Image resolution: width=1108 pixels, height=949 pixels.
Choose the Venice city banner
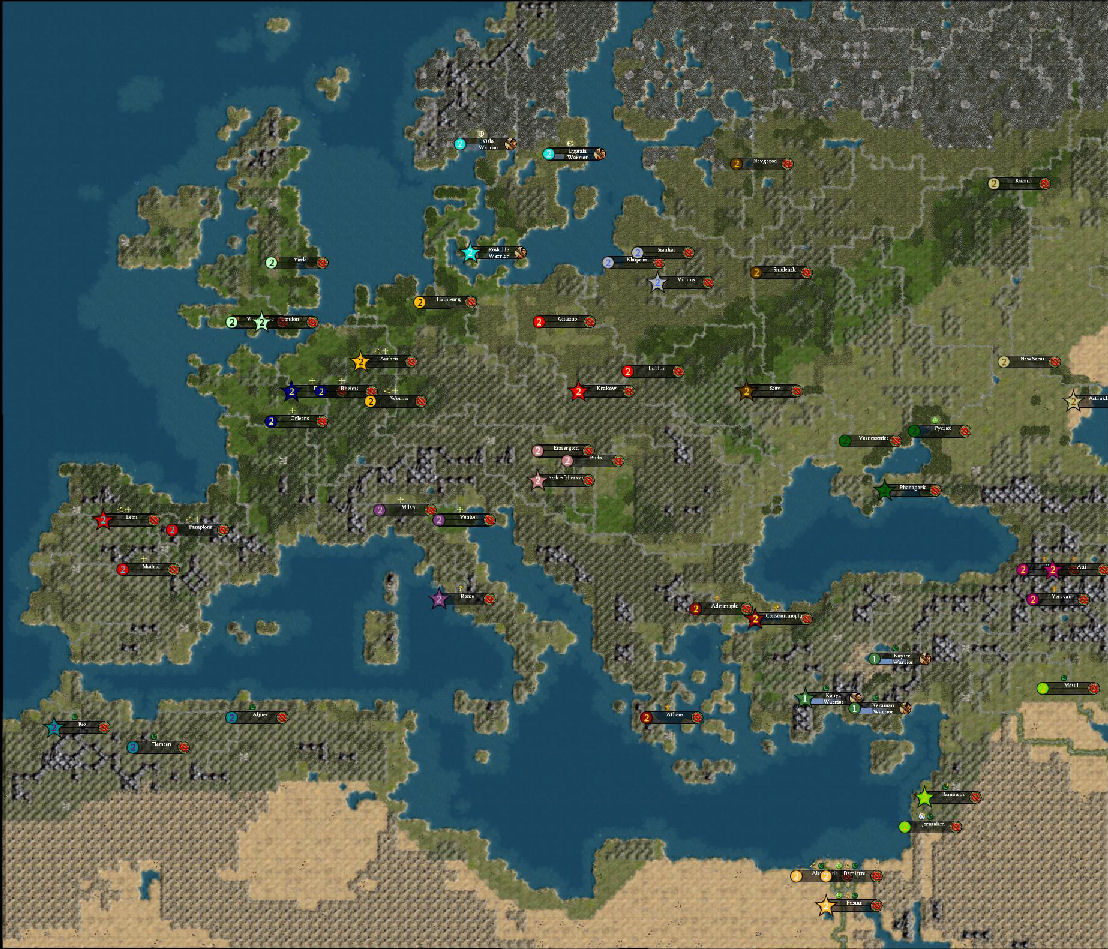click(466, 520)
